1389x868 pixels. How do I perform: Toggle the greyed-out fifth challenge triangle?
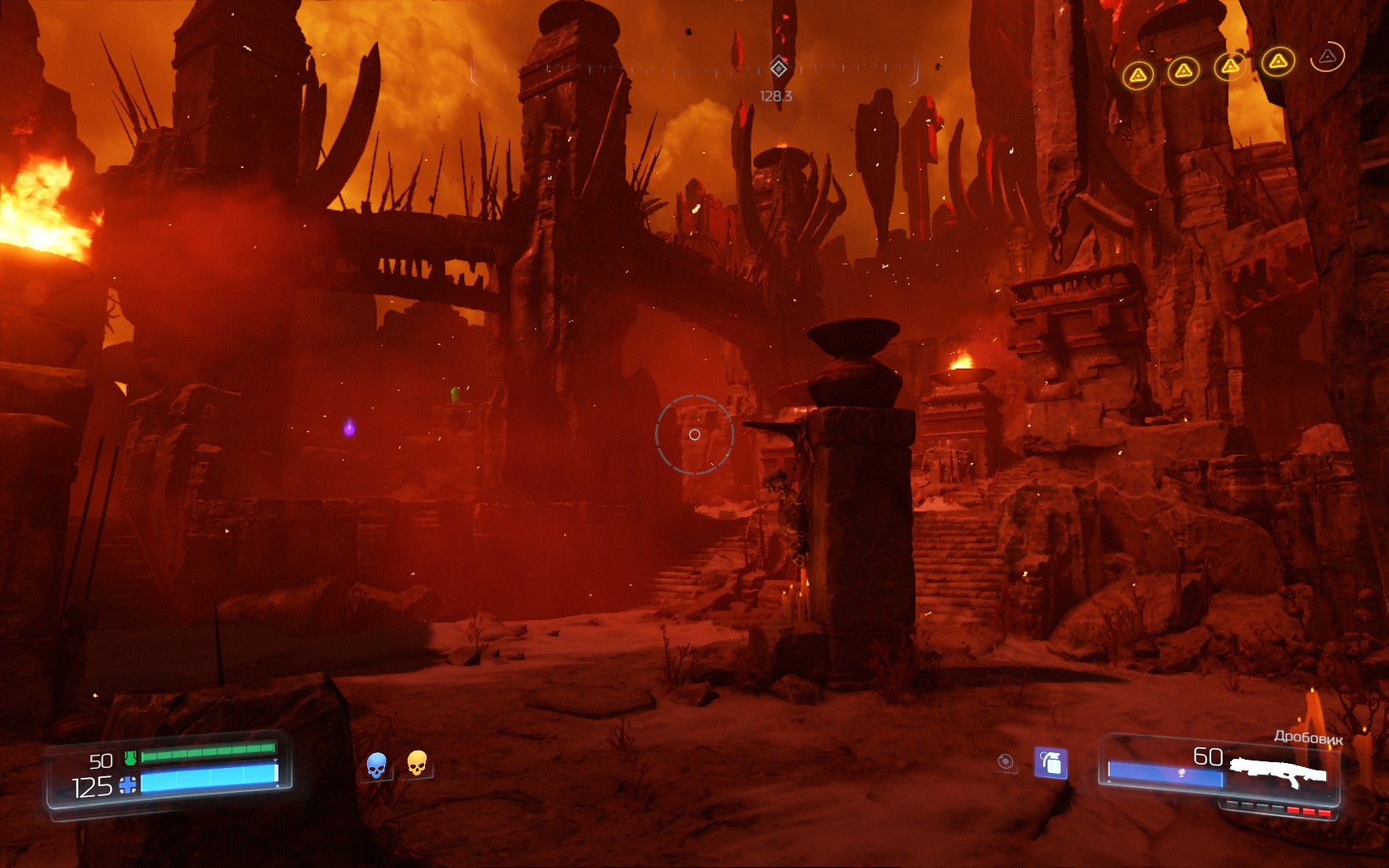tap(1326, 58)
